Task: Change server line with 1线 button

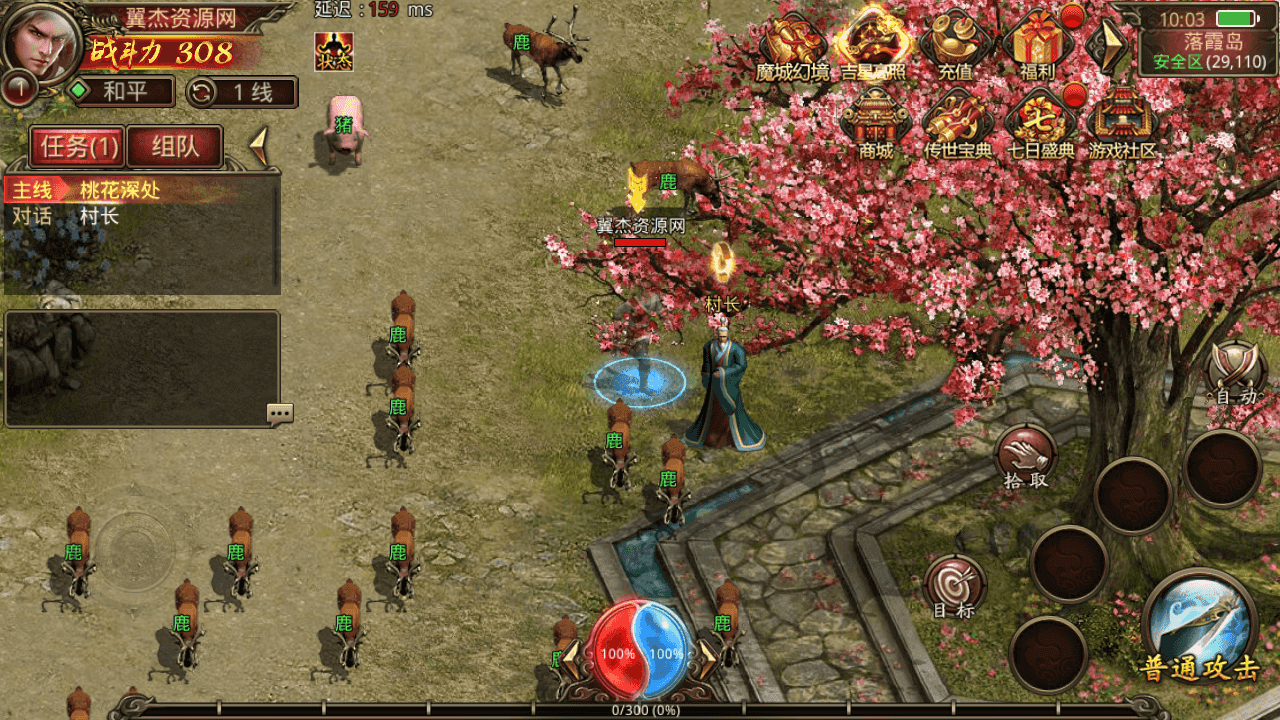Action: click(242, 92)
